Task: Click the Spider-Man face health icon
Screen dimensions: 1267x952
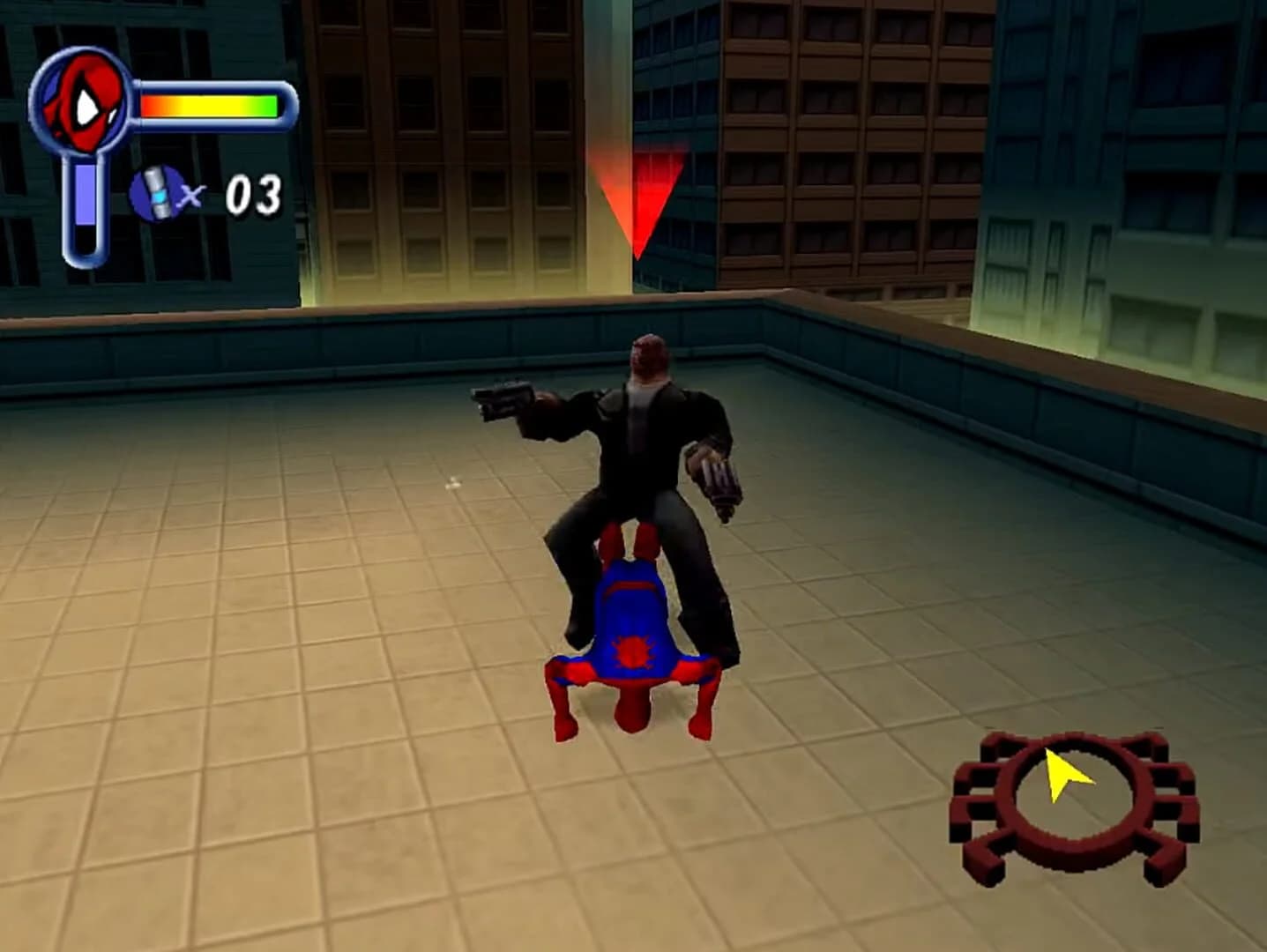Action: coord(84,101)
